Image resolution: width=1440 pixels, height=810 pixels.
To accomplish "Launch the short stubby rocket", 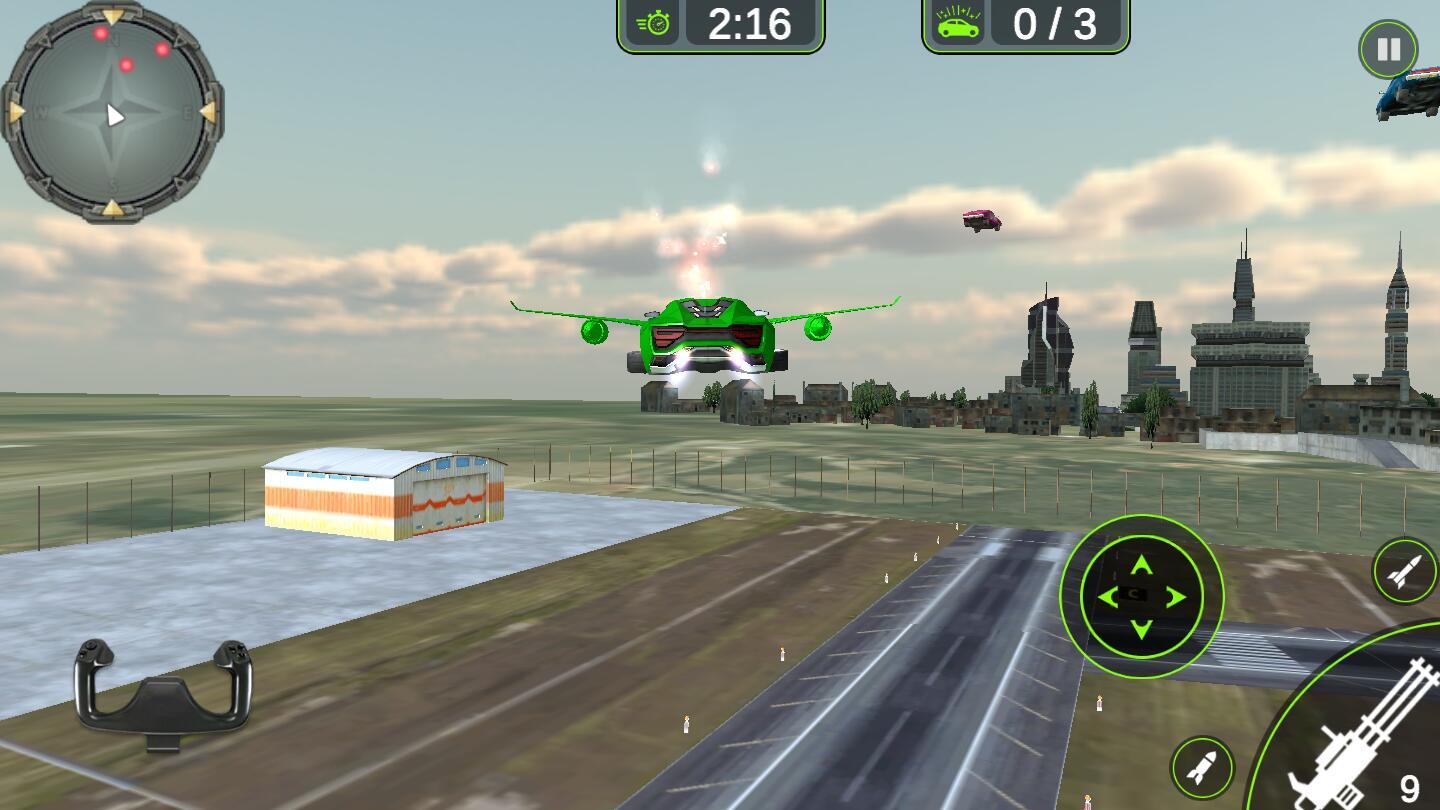I will (x=1202, y=768).
